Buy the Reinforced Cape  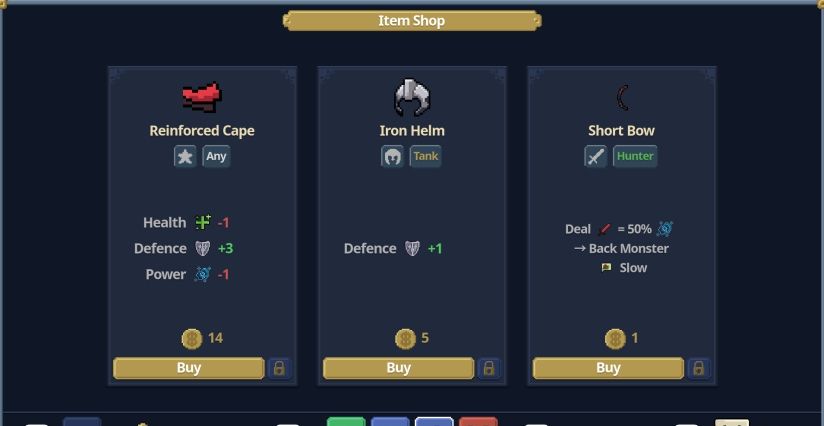188,368
